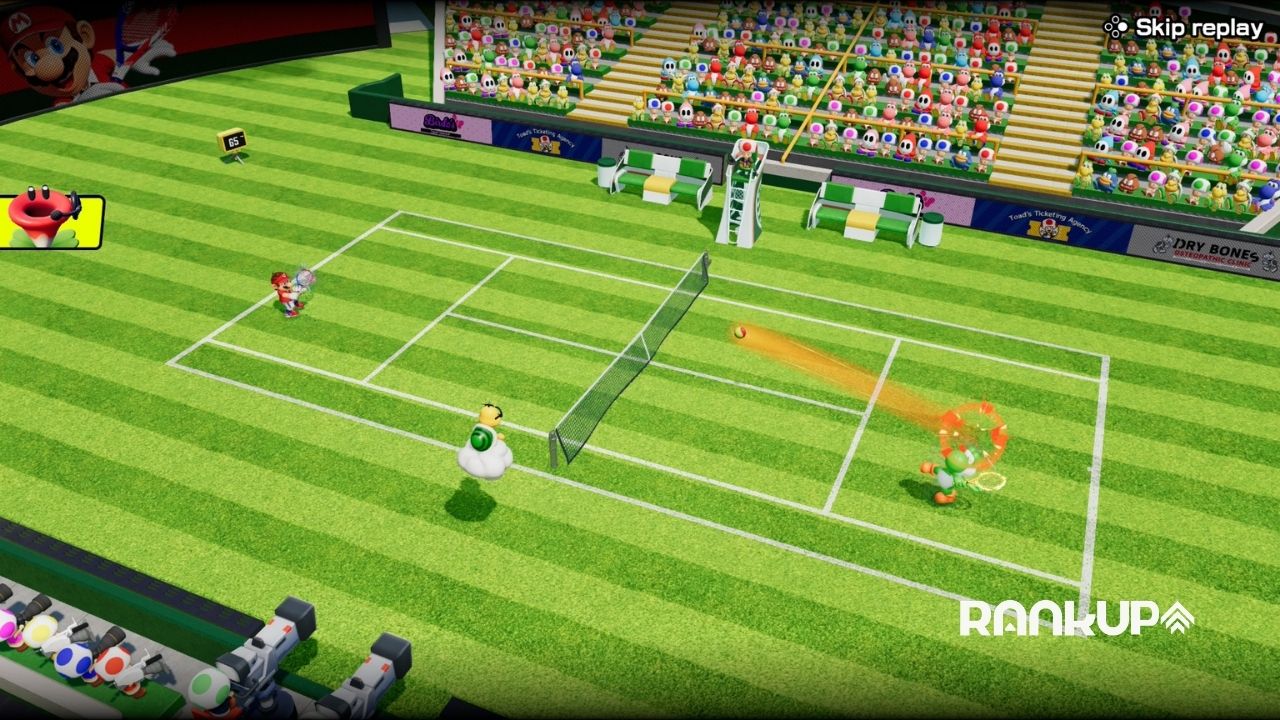Click the RANKUP channel watermark logo
The image size is (1280, 720).
pyautogui.click(x=1076, y=618)
